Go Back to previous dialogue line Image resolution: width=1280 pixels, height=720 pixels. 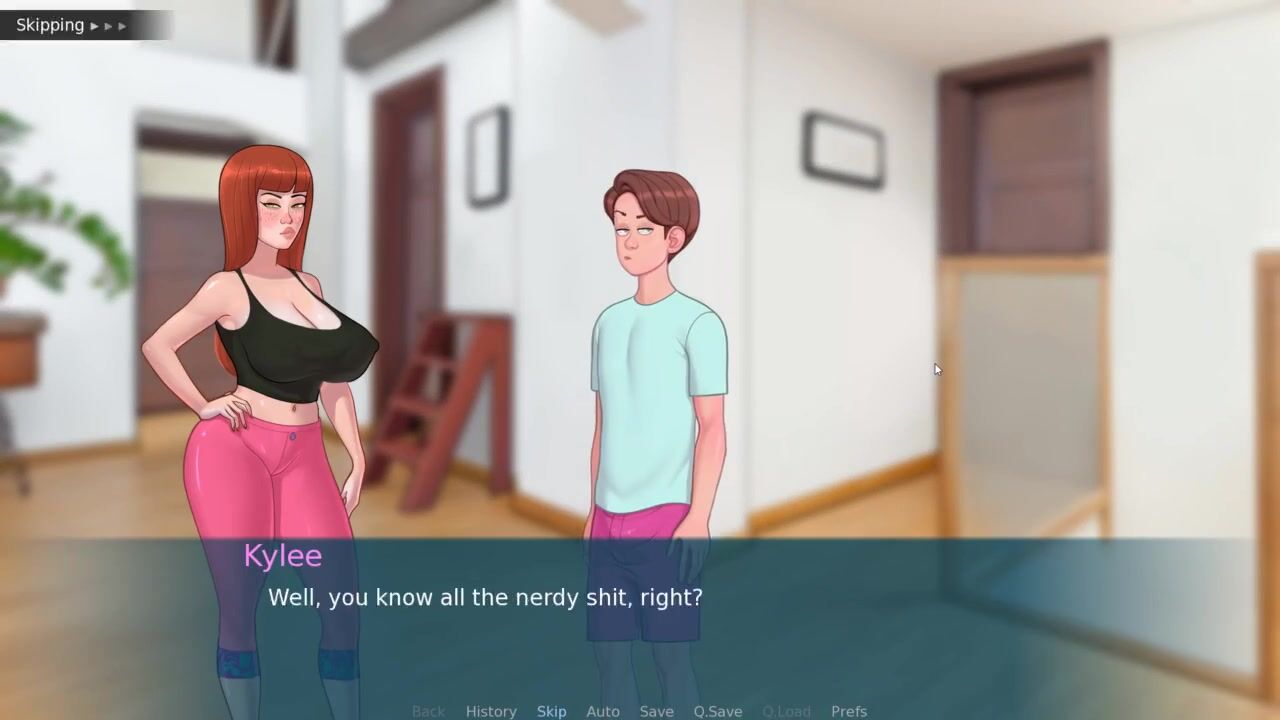coord(428,711)
